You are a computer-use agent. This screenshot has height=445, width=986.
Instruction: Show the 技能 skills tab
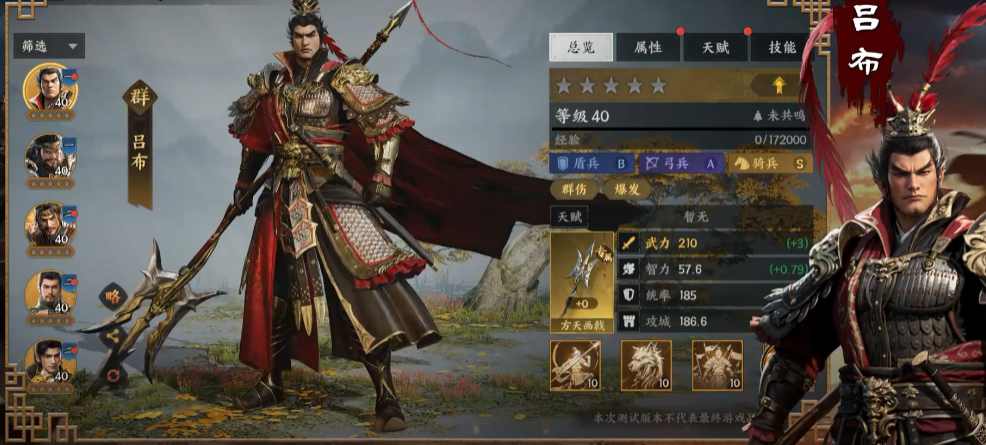tap(781, 47)
